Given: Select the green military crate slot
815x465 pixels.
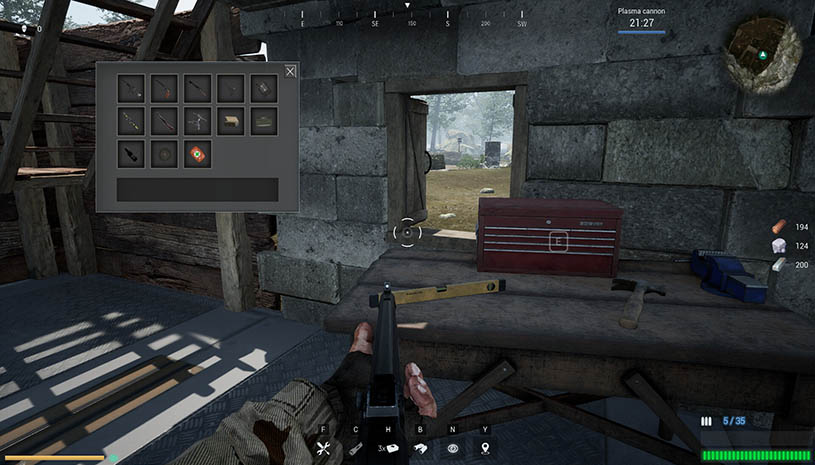Looking at the screenshot, I should tap(263, 121).
